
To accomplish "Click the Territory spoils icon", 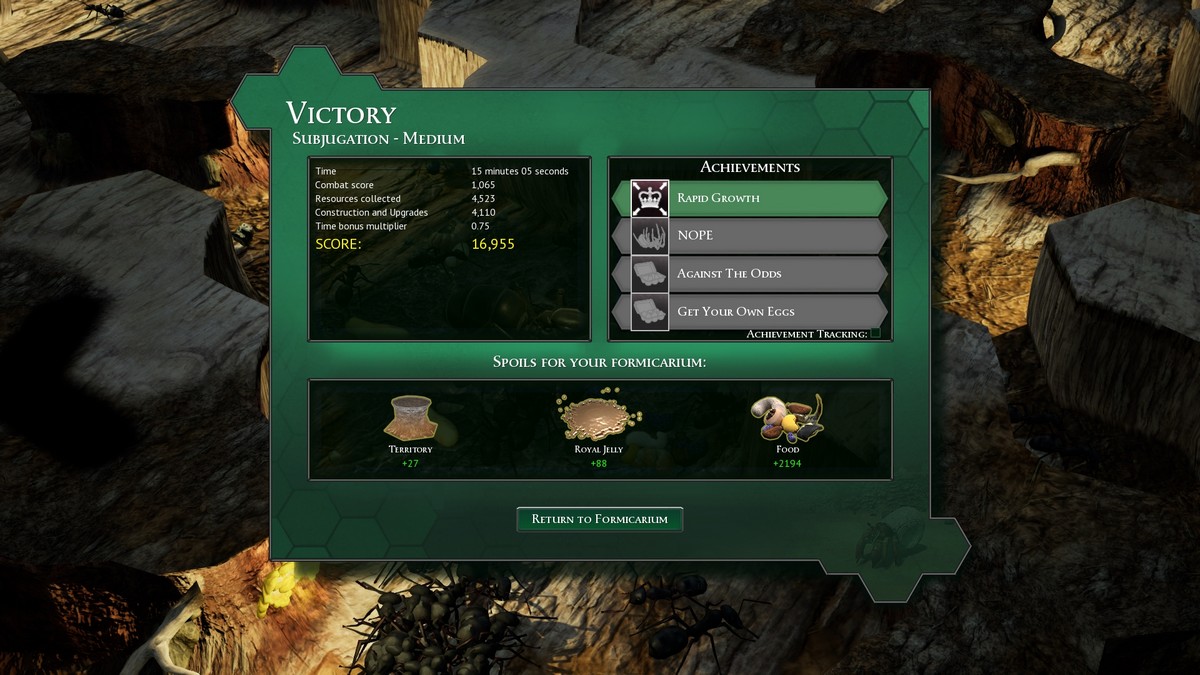I will [x=410, y=418].
